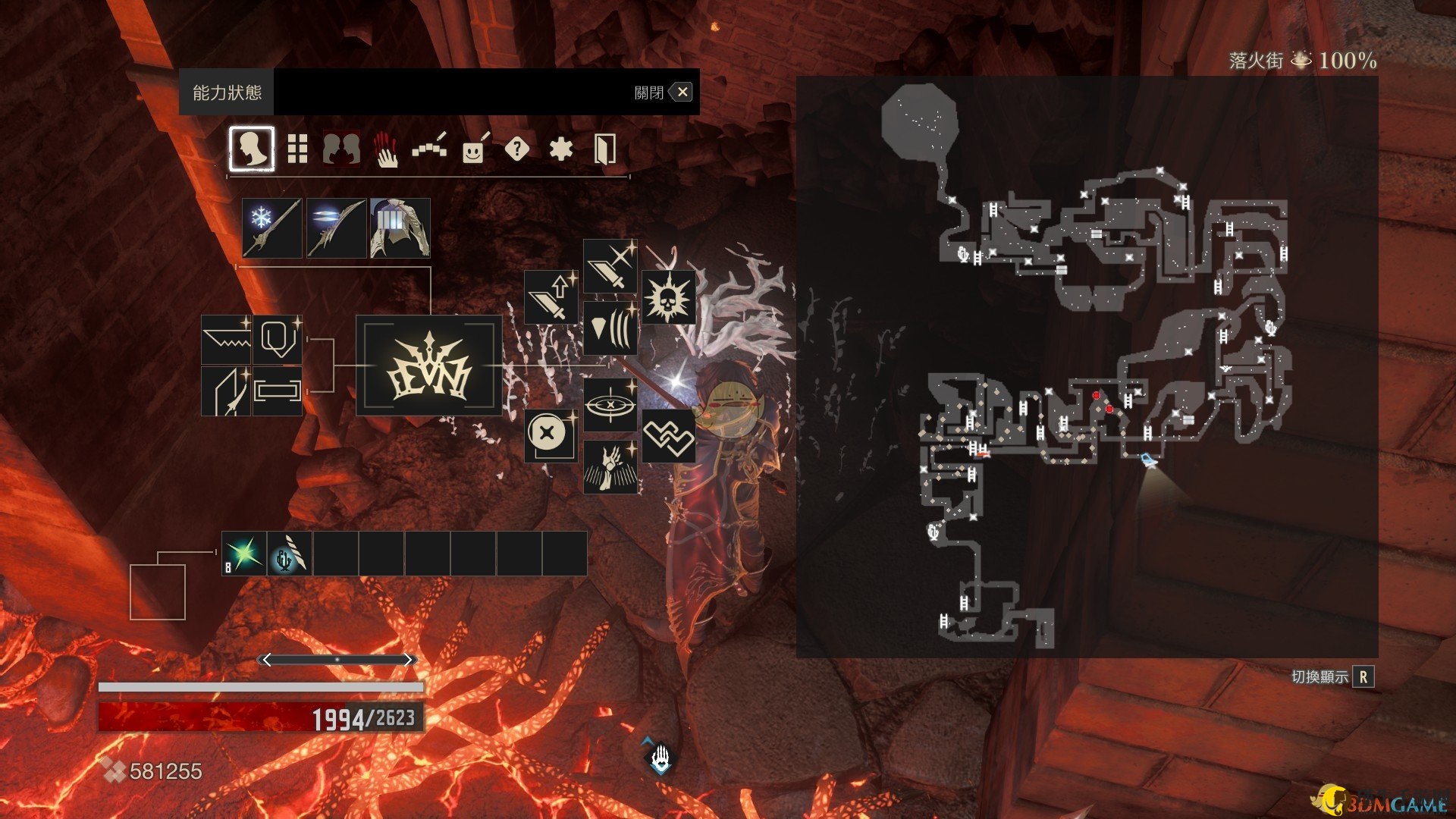
Task: Choose the second bayonet weapon slot
Action: [x=336, y=227]
